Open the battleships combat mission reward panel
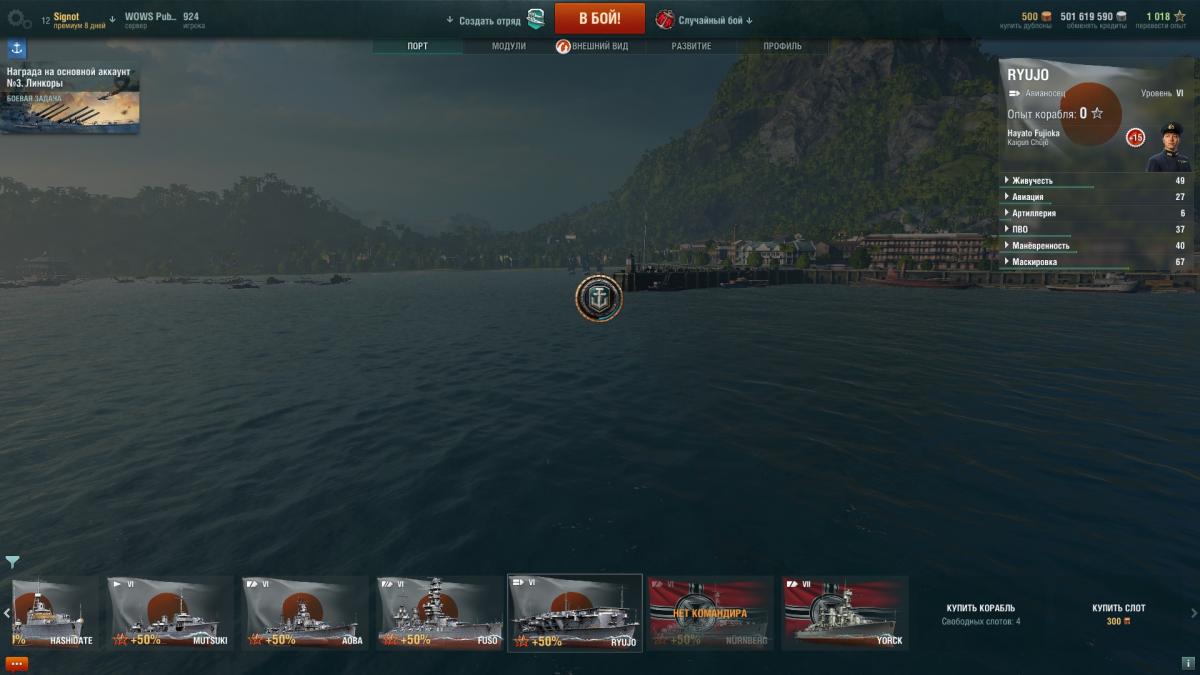The height and width of the screenshot is (675, 1200). pyautogui.click(x=70, y=98)
